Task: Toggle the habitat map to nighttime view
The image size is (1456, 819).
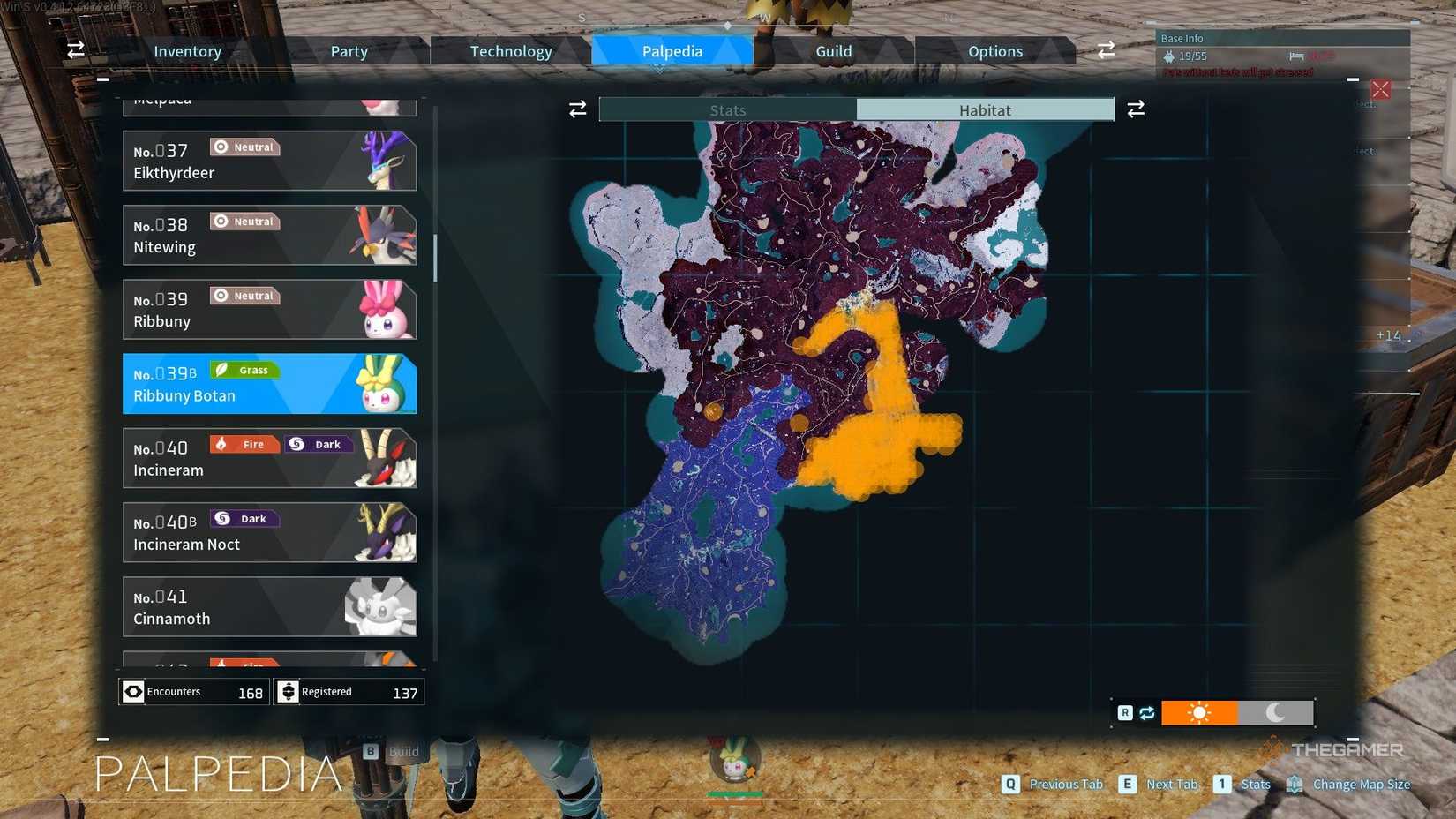Action: (1275, 712)
